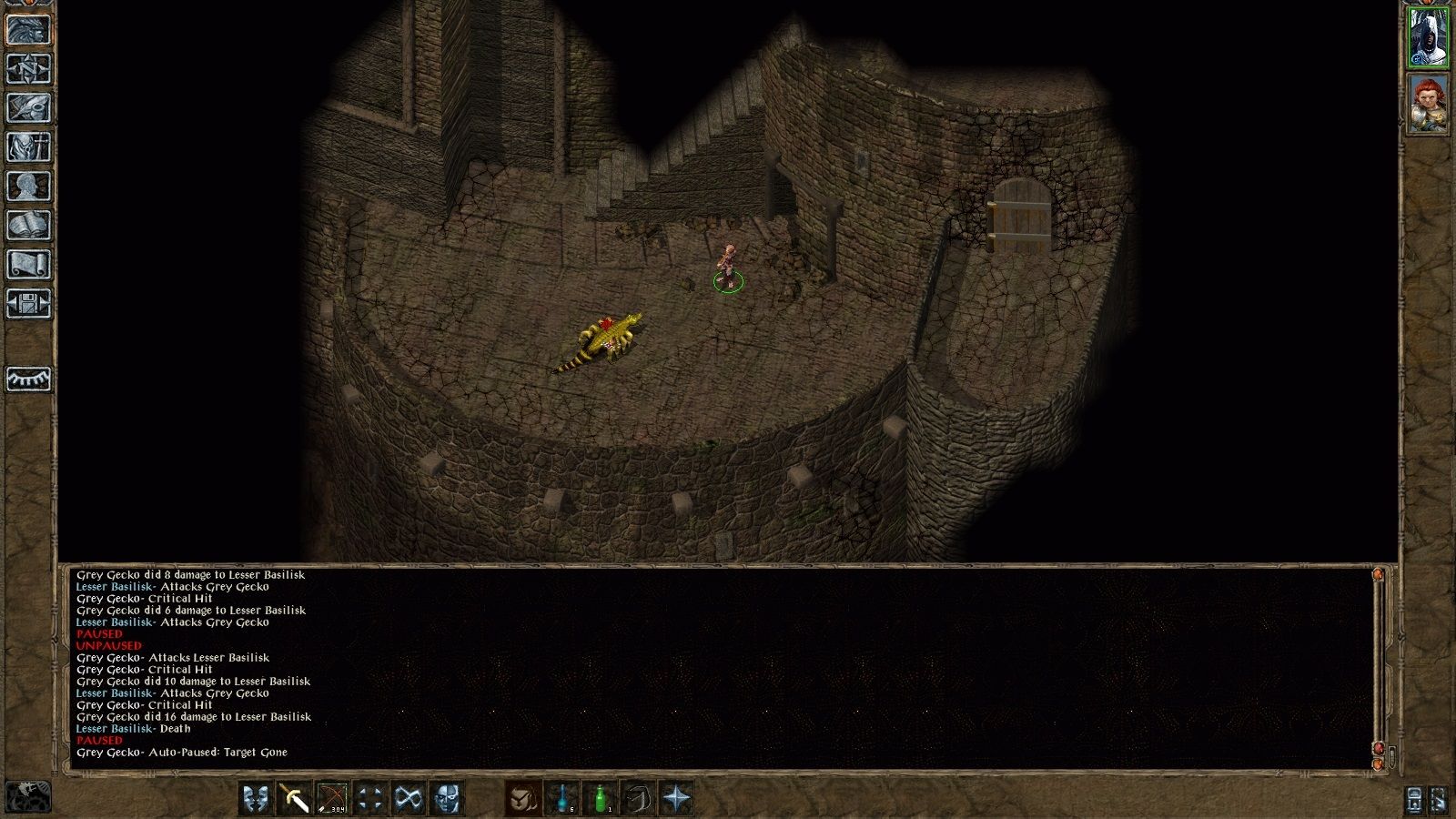Click the closed-eye button on the left sidebar

pos(28,379)
